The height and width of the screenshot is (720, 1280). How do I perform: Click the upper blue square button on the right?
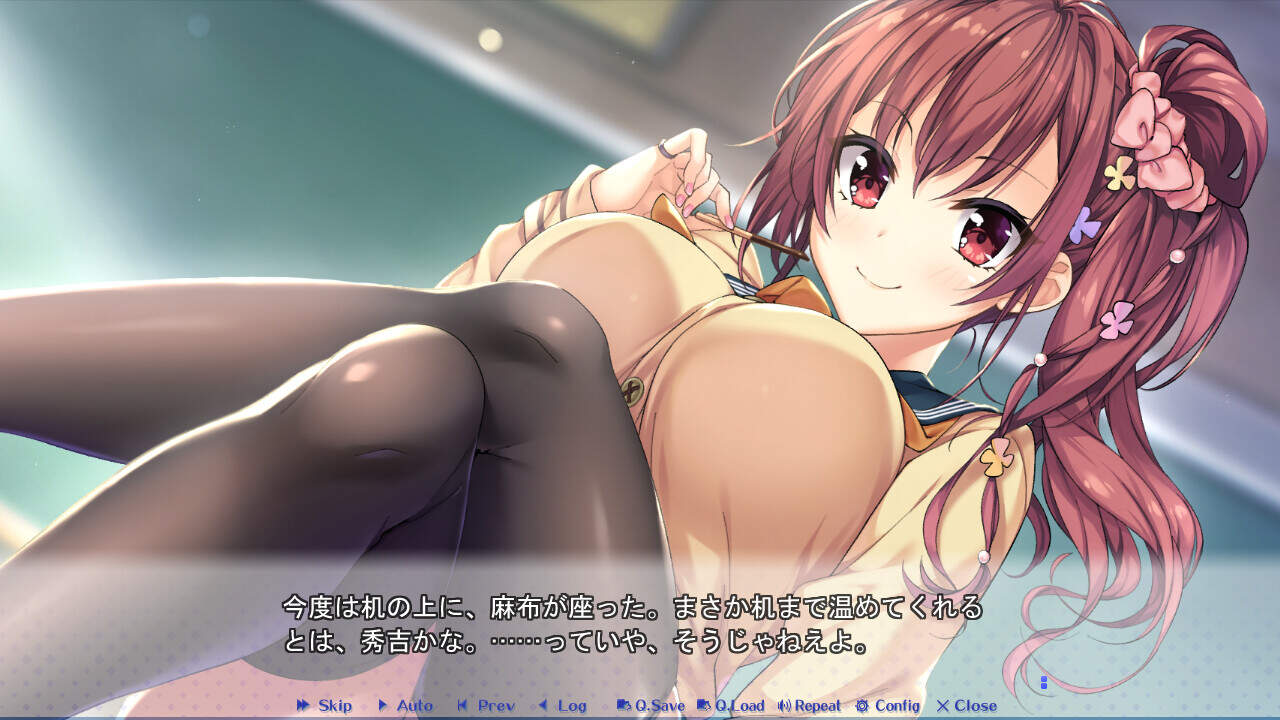(1044, 679)
